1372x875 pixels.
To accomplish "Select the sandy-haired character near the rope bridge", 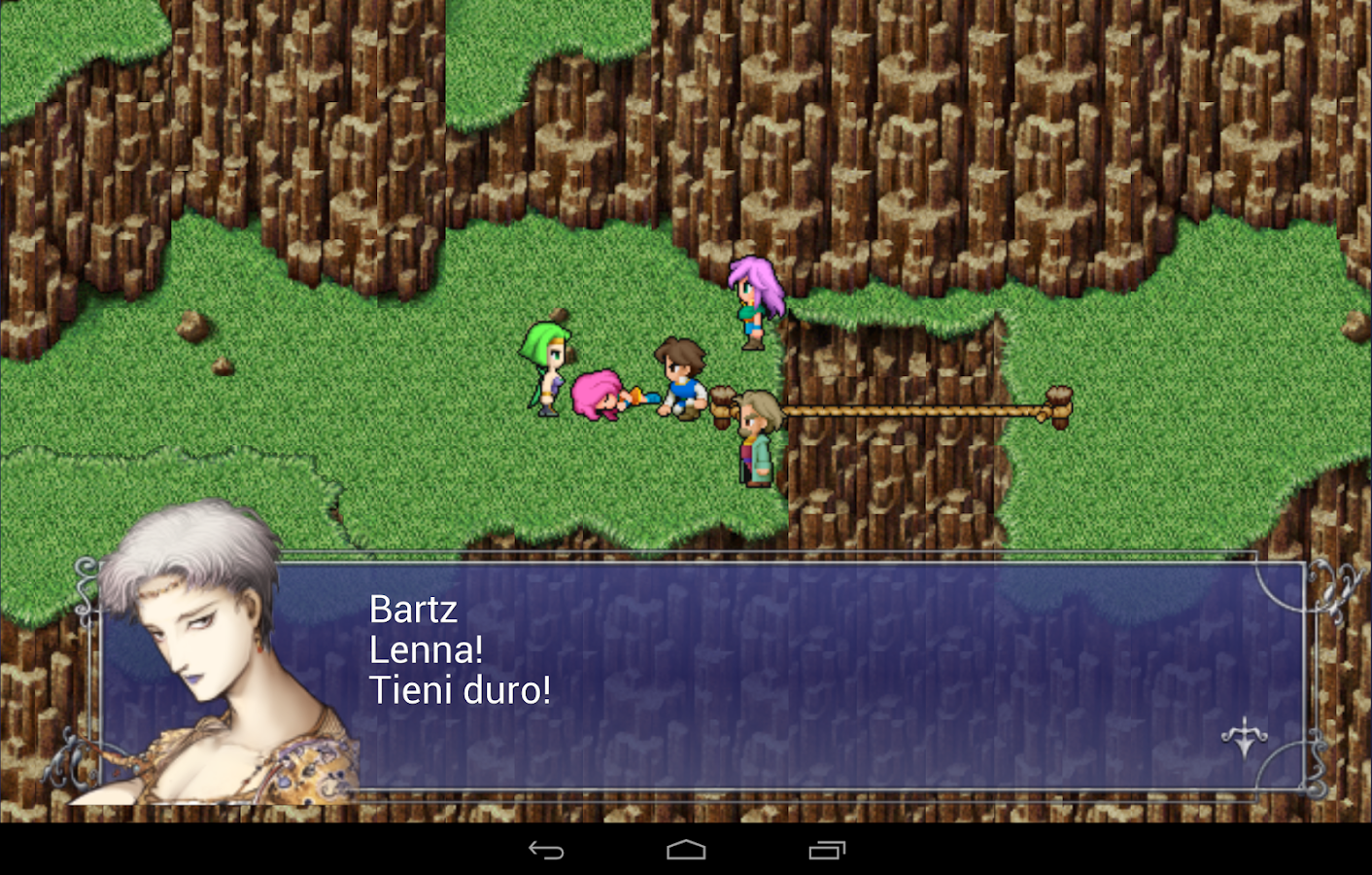I will point(757,437).
